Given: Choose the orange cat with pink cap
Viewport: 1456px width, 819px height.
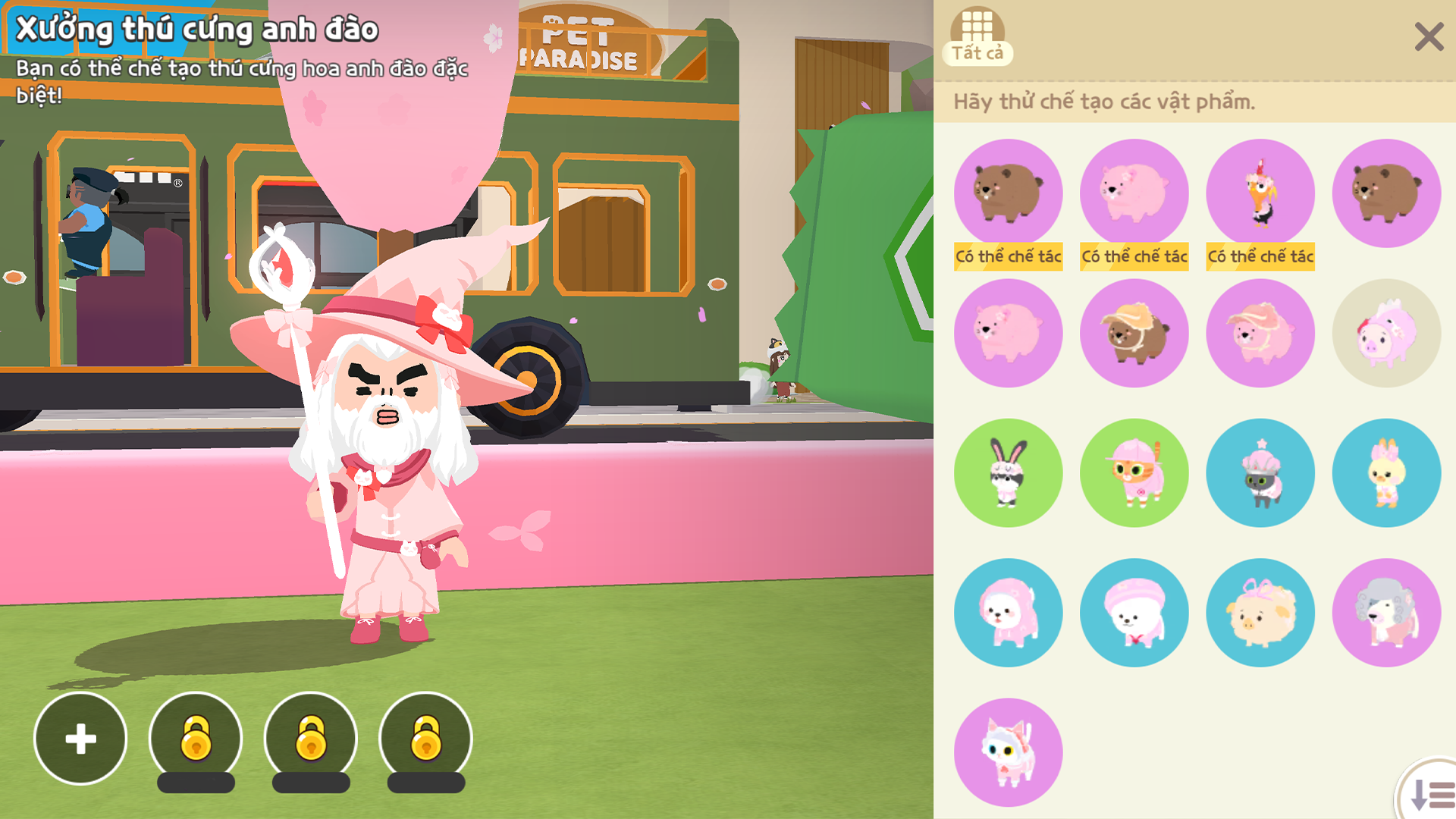Looking at the screenshot, I should click(x=1134, y=473).
